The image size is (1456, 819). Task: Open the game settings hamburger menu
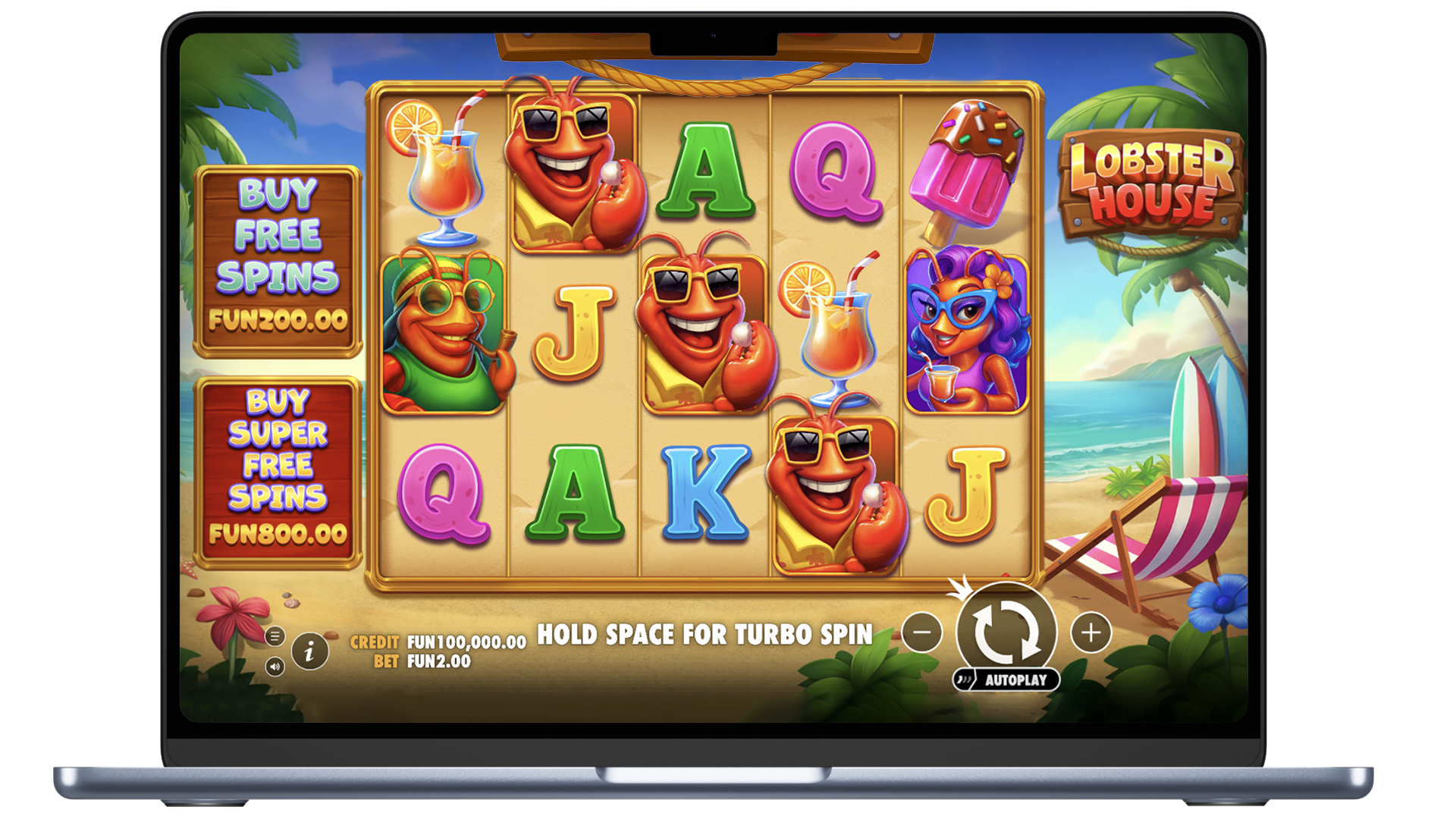[275, 635]
